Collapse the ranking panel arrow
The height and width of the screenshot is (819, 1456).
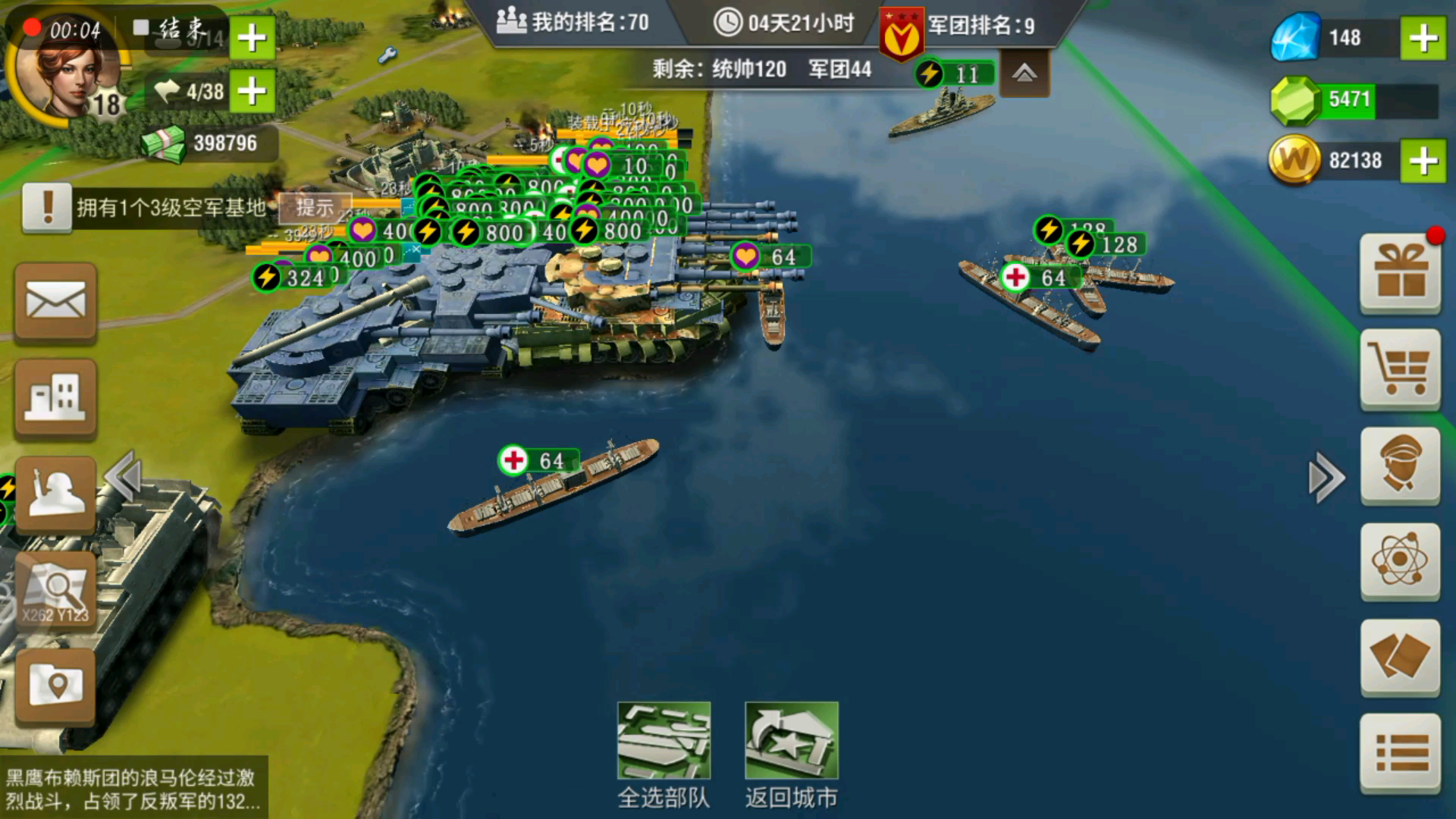(x=1024, y=74)
